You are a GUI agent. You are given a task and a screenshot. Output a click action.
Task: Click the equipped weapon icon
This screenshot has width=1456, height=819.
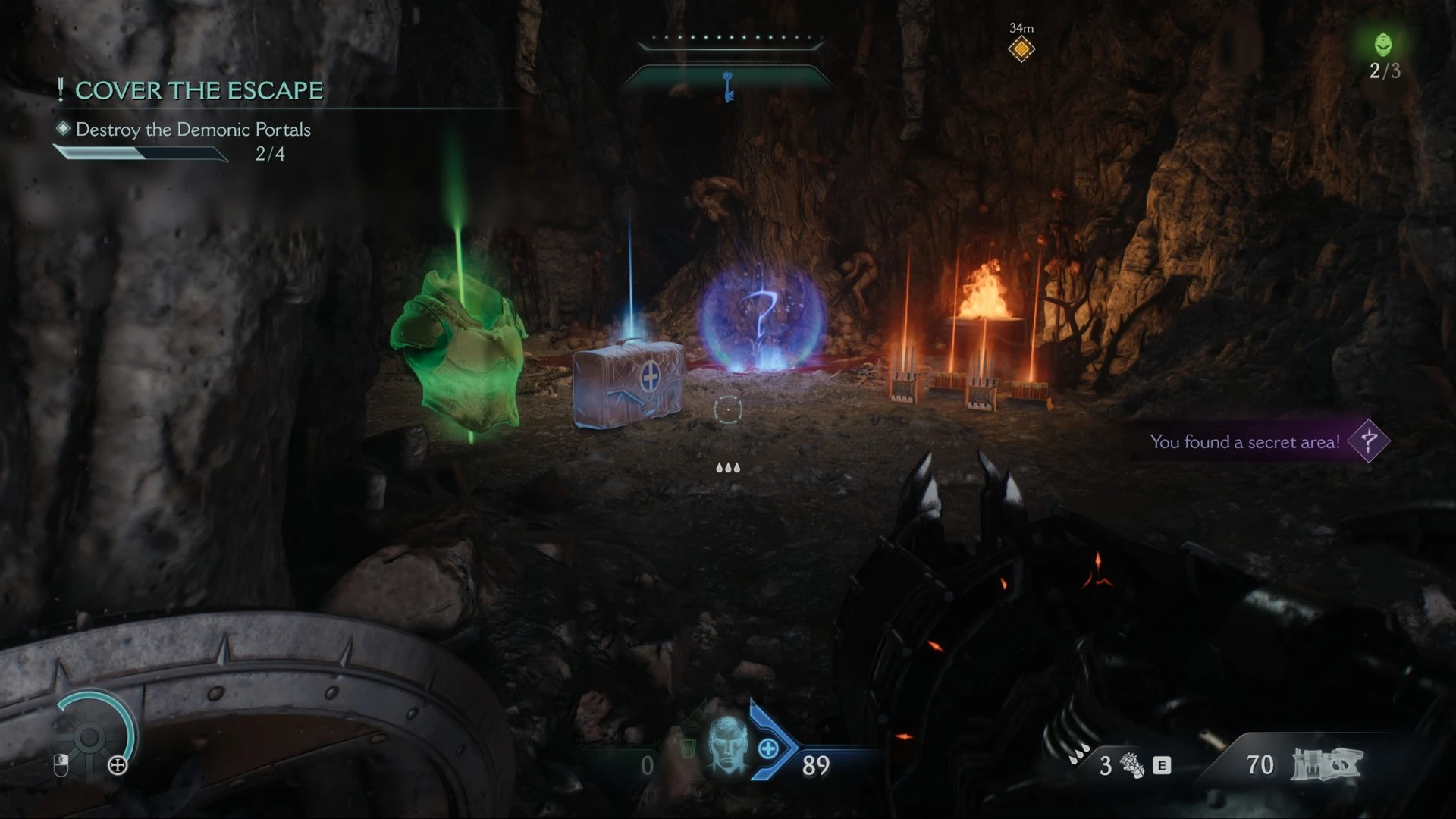point(1326,764)
